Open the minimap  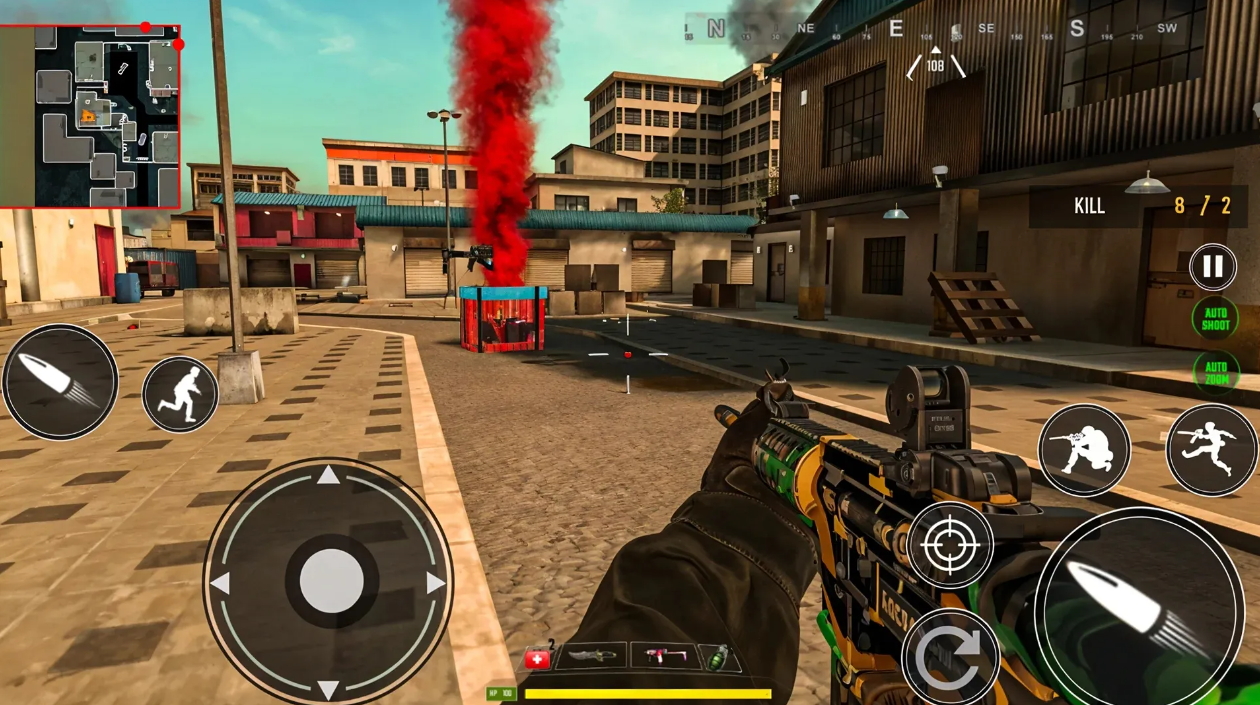[91, 116]
